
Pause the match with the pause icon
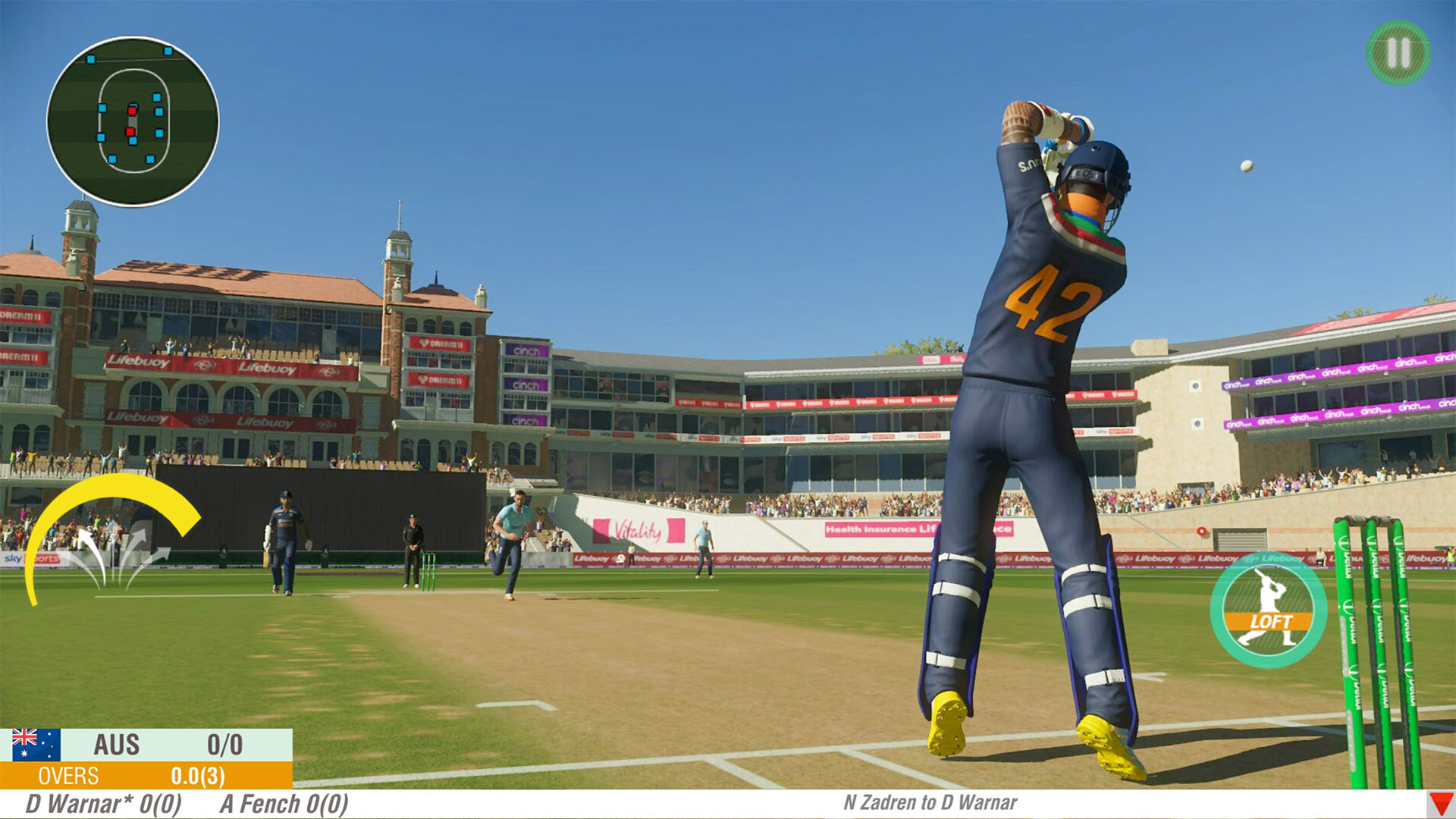click(1395, 55)
